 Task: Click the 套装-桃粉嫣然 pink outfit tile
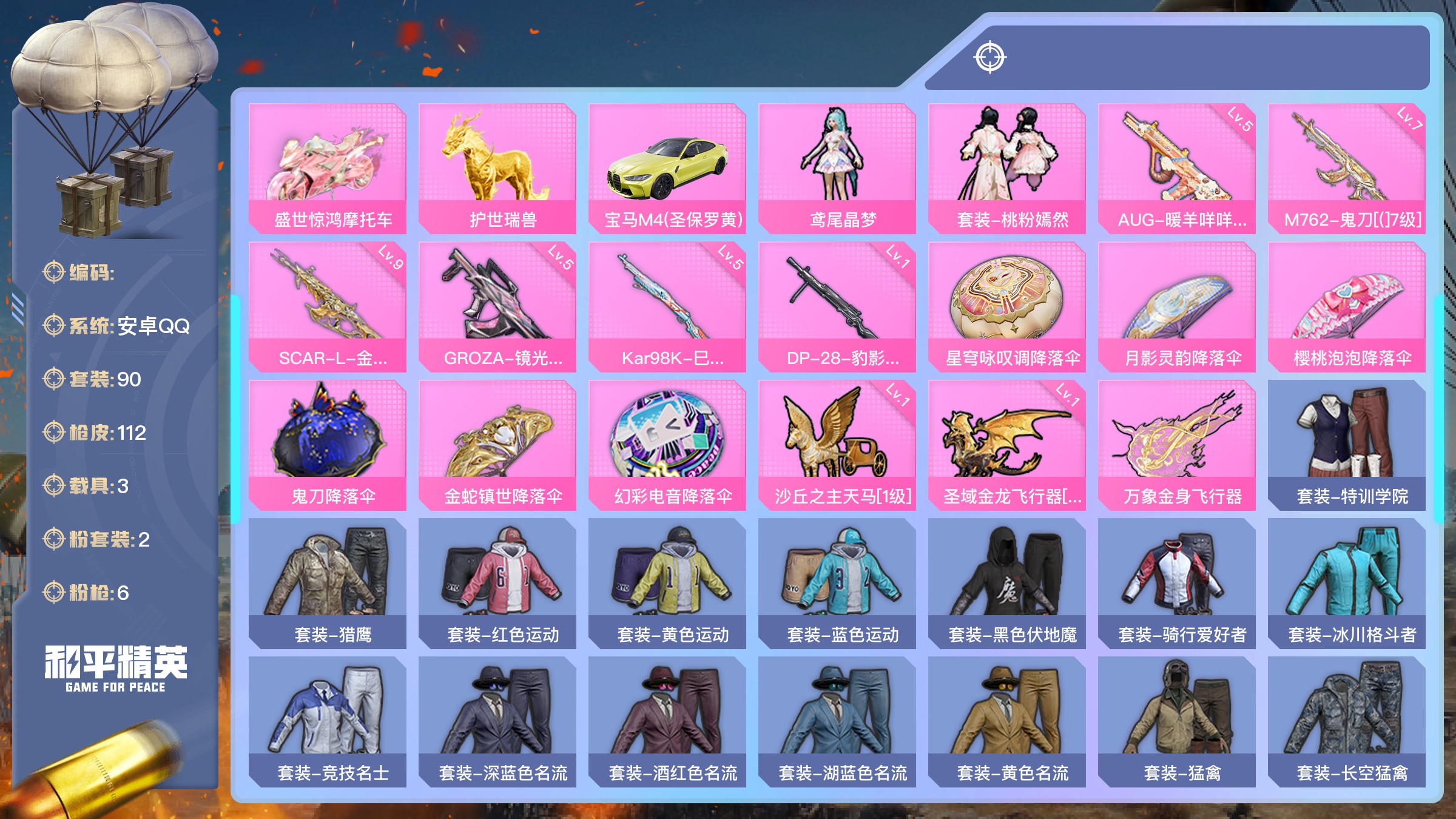[1007, 168]
